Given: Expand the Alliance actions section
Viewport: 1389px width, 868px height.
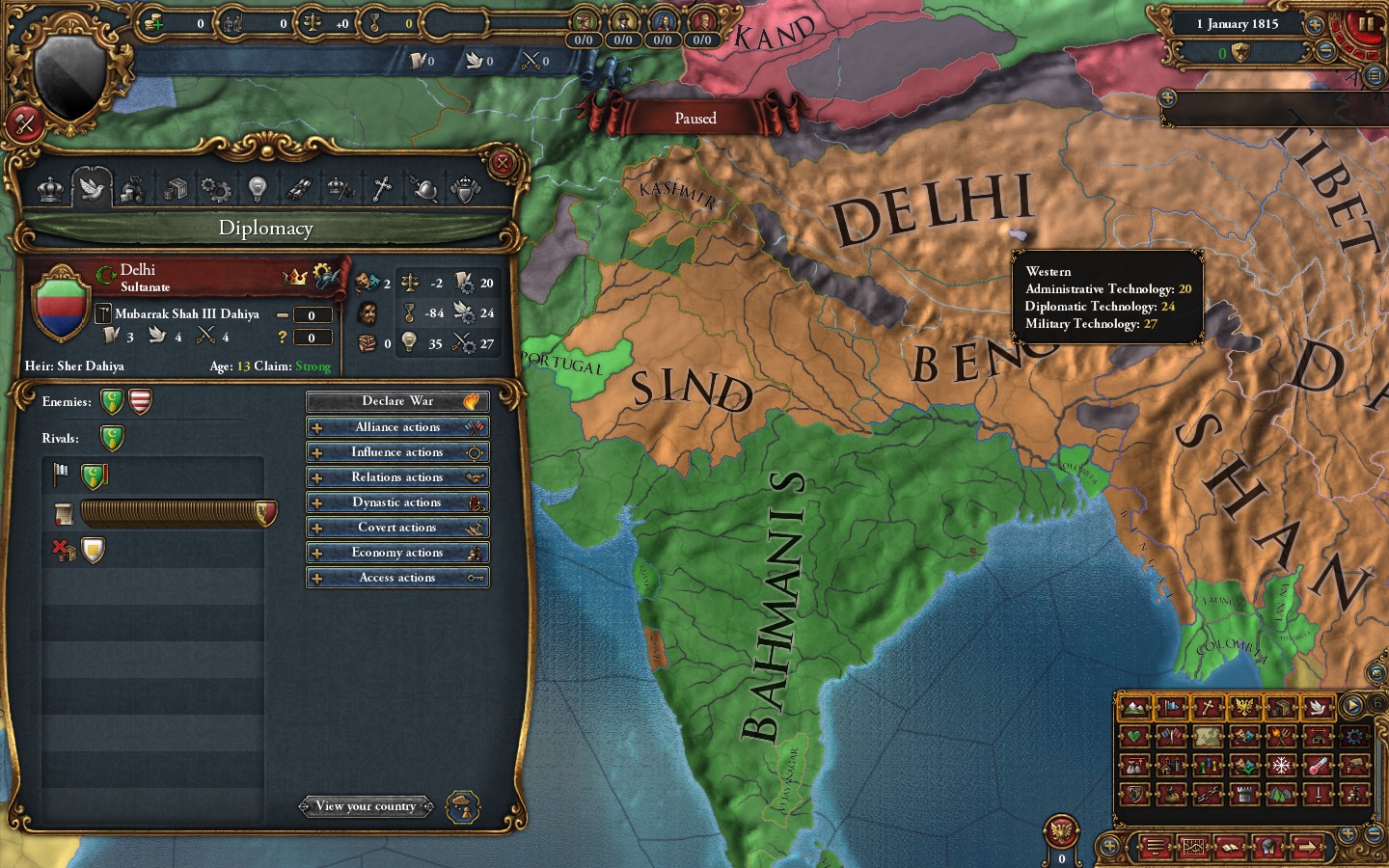Looking at the screenshot, I should (397, 426).
